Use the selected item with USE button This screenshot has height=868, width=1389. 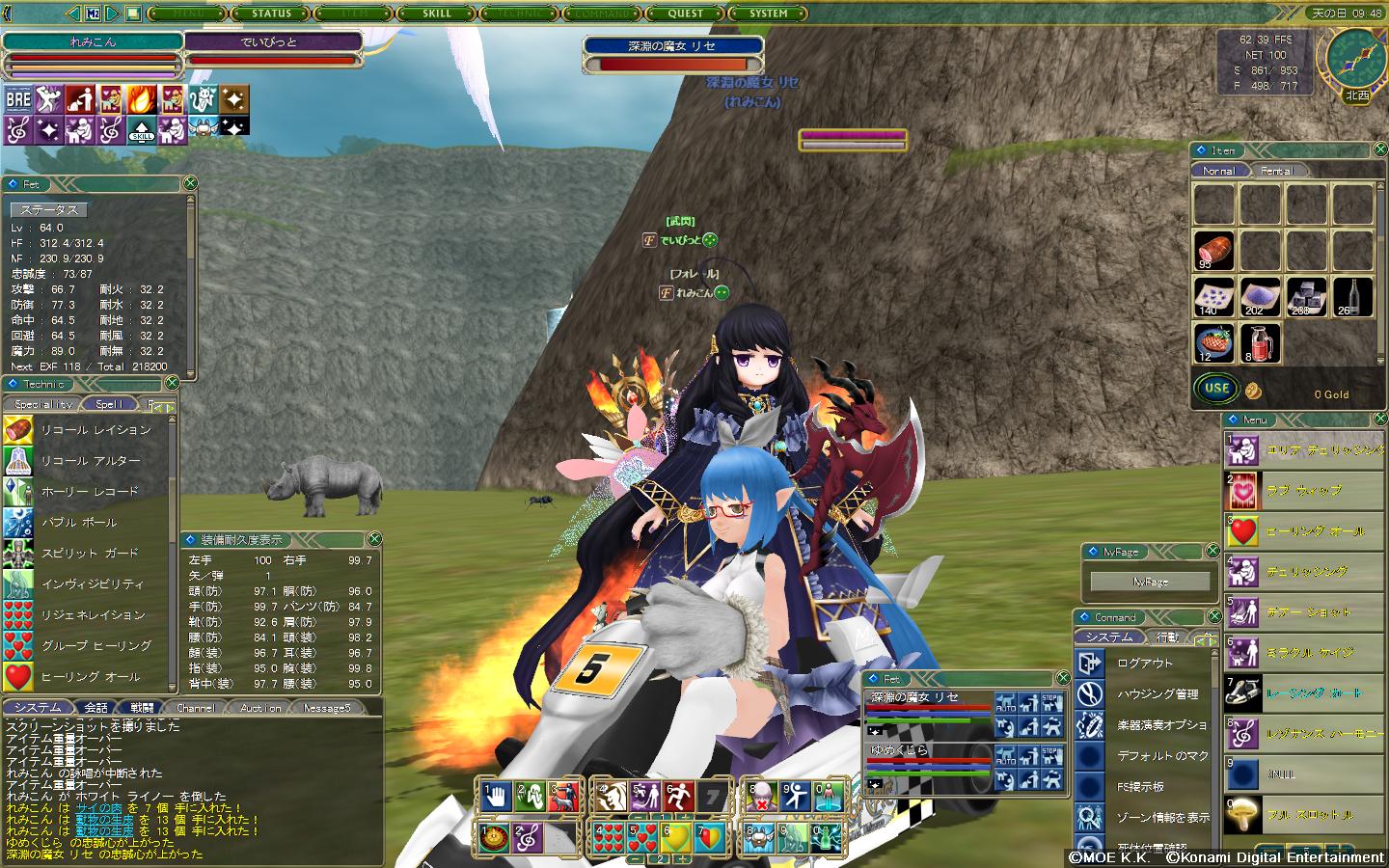point(1216,389)
